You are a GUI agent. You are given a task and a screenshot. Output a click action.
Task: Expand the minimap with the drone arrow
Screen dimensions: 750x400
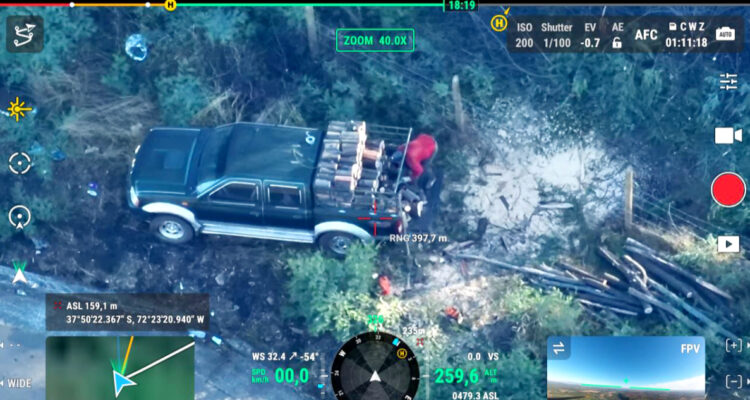pyautogui.click(x=120, y=367)
